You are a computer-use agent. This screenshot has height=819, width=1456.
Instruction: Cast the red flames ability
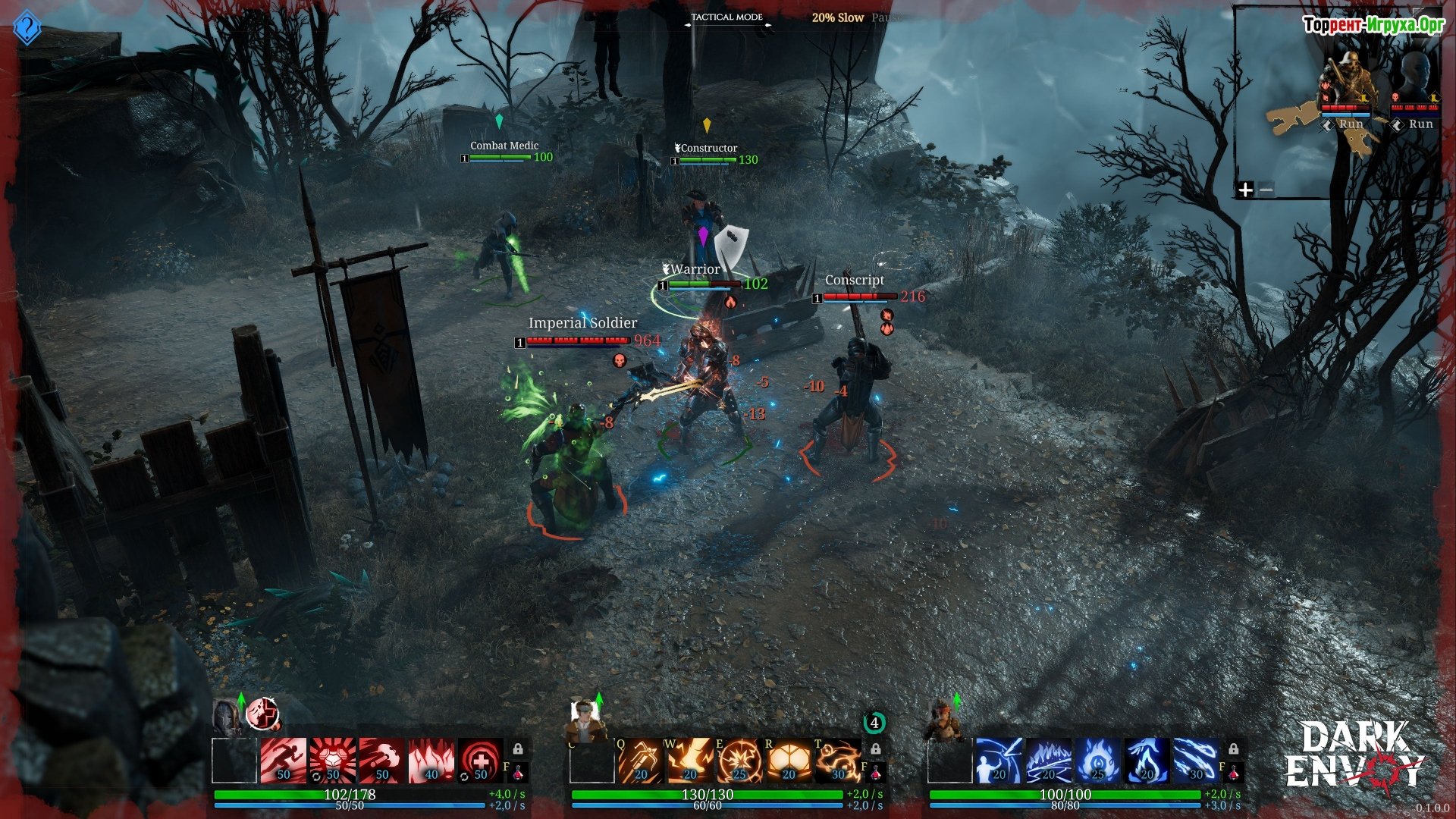(431, 761)
